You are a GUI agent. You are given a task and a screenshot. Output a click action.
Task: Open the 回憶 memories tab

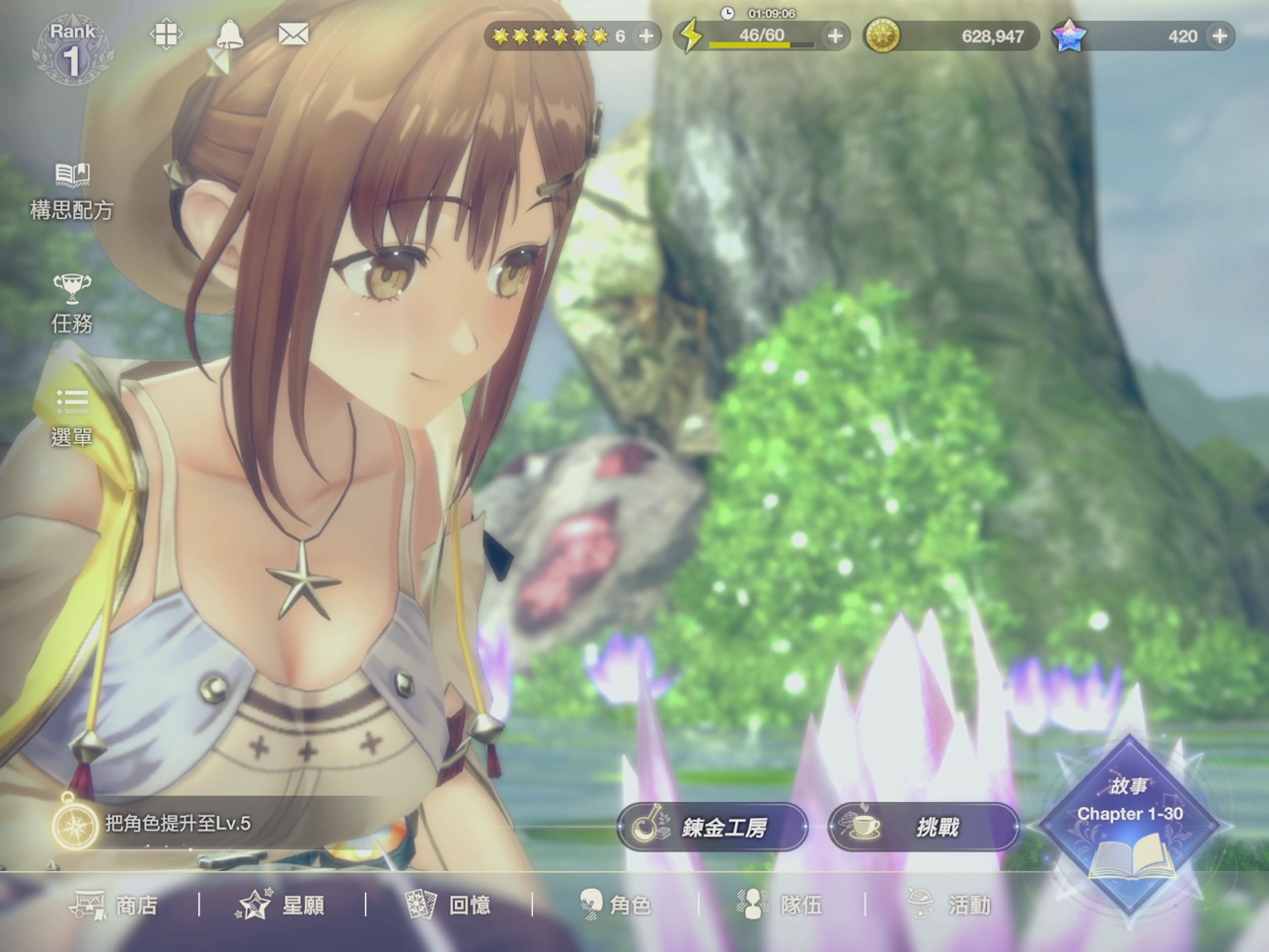[x=448, y=905]
